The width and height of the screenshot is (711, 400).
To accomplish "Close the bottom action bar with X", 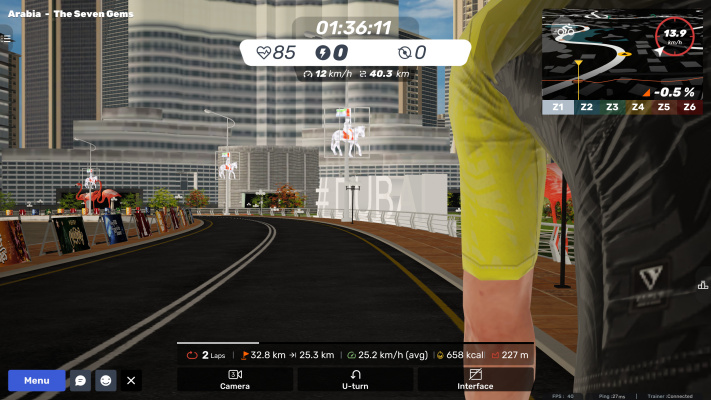I will point(131,380).
